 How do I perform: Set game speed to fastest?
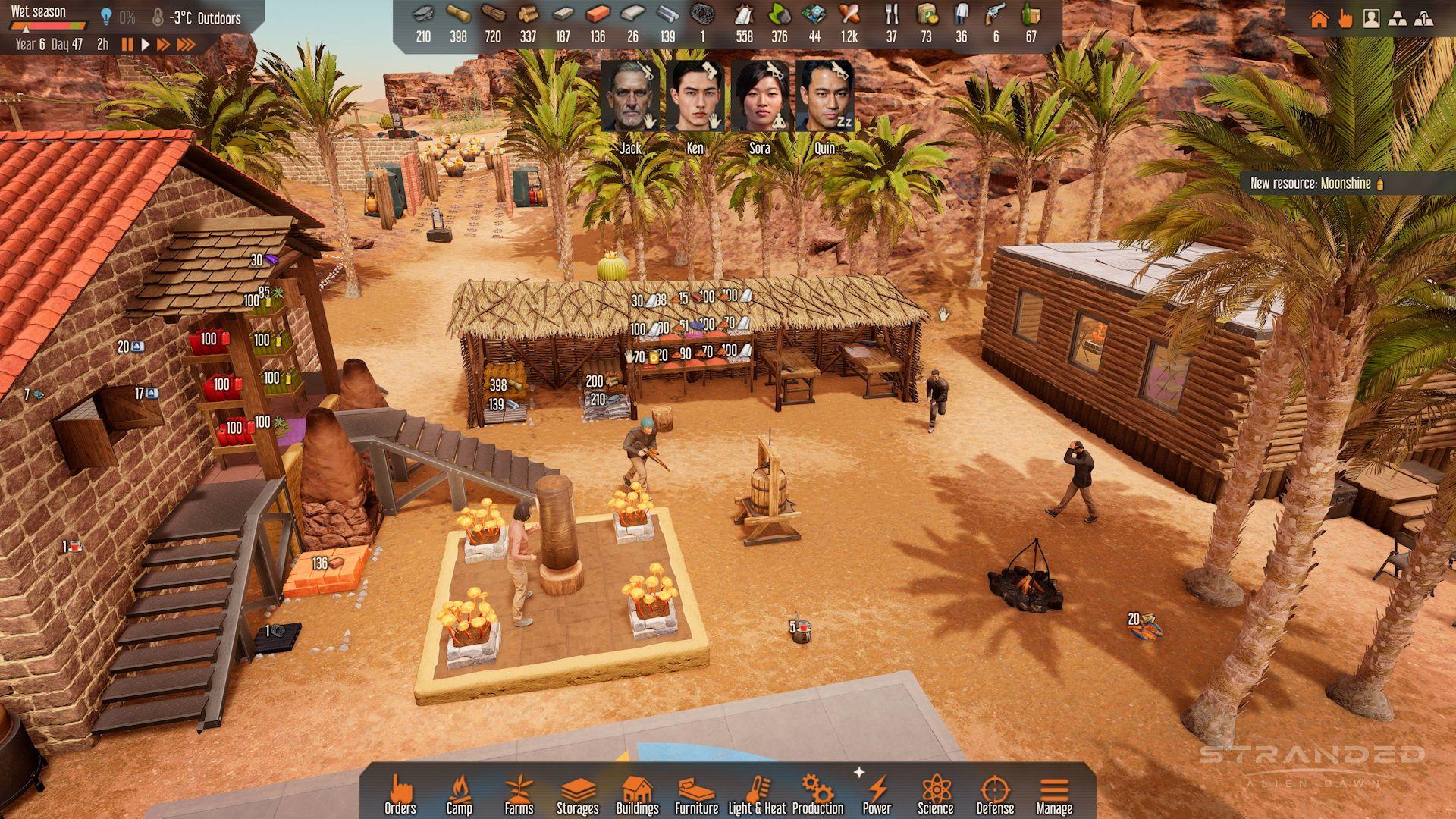pyautogui.click(x=187, y=45)
